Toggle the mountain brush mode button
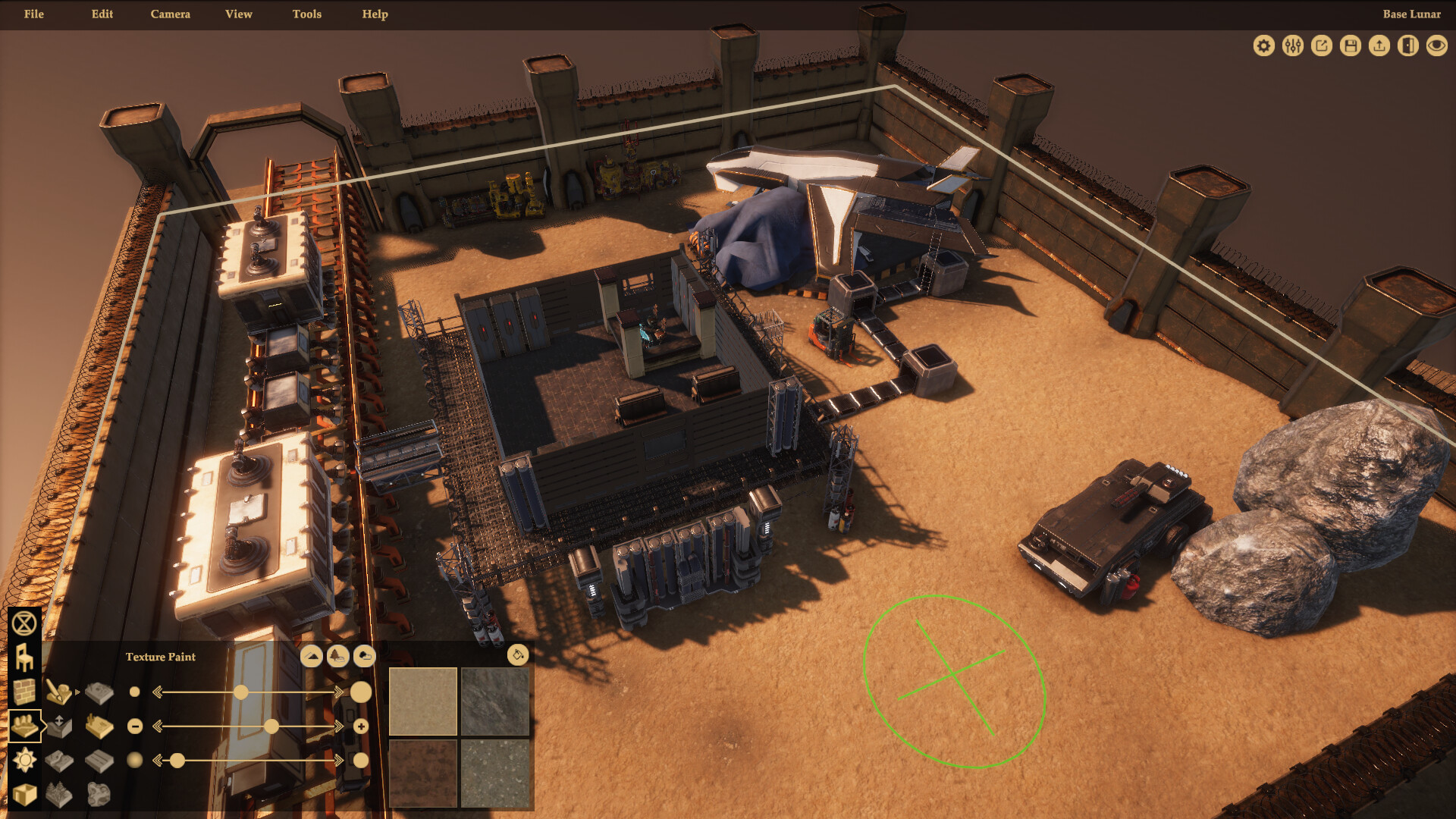This screenshot has width=1456, height=819. click(312, 656)
